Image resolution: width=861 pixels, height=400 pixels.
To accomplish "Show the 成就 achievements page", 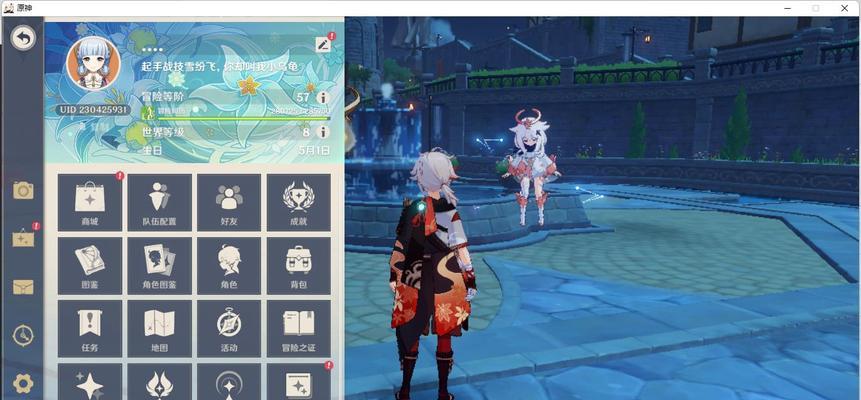I will (x=298, y=203).
